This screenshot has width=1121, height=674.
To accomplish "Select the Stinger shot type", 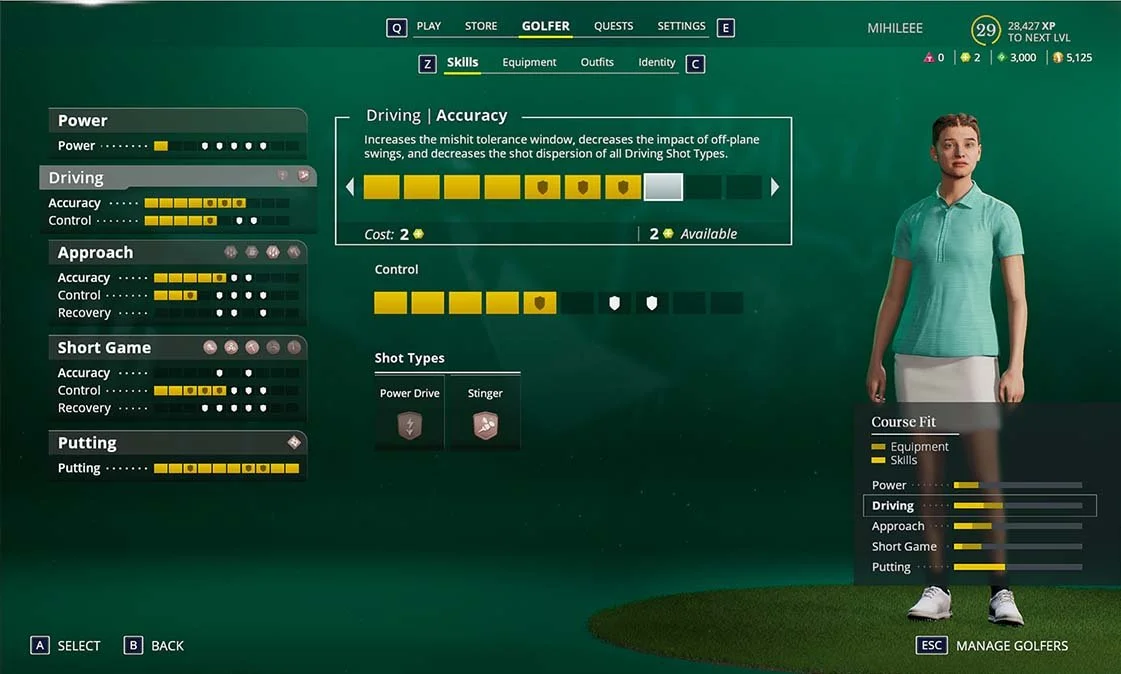I will [x=485, y=414].
